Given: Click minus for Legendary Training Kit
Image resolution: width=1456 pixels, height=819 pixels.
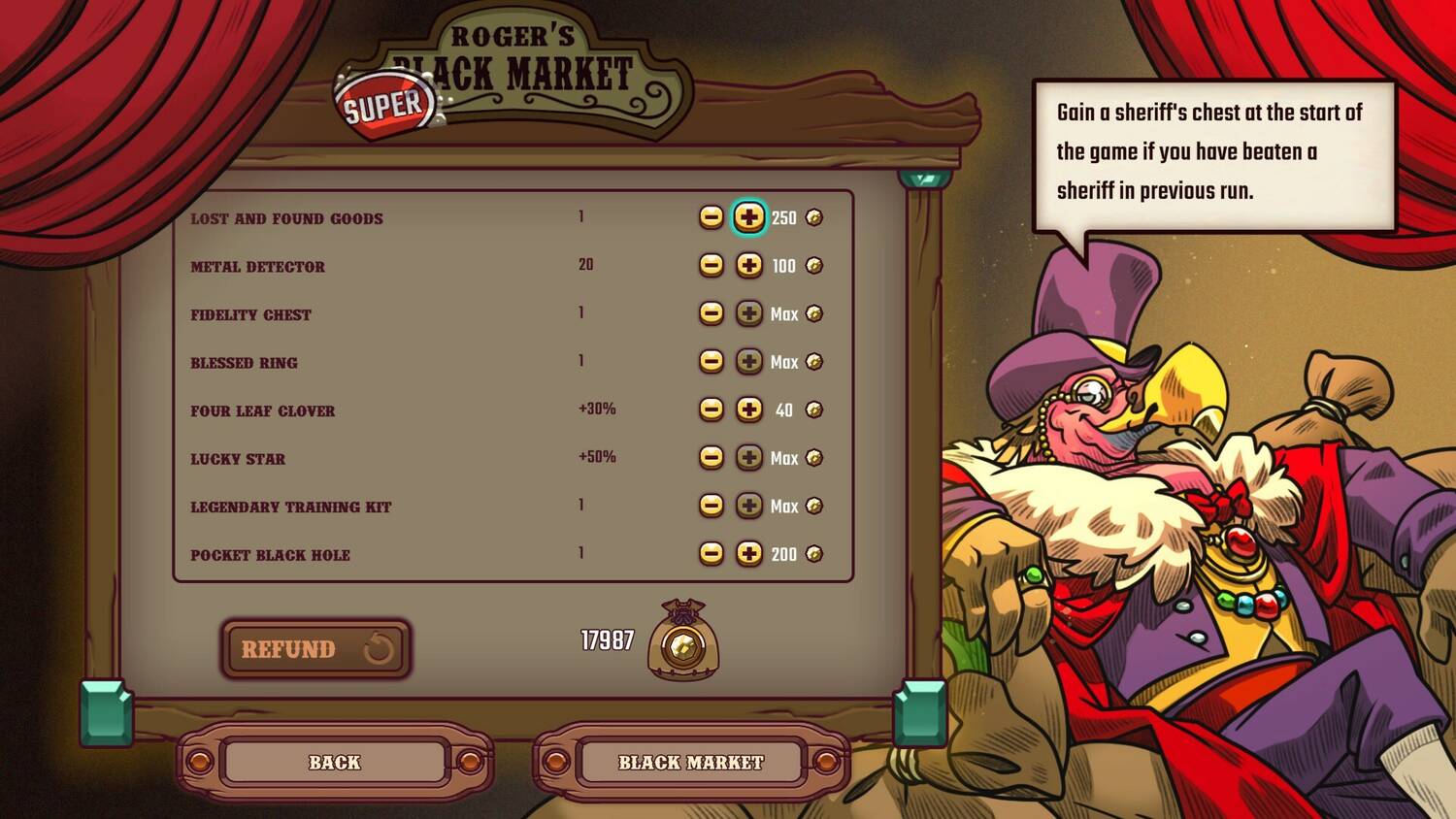Looking at the screenshot, I should click(711, 506).
